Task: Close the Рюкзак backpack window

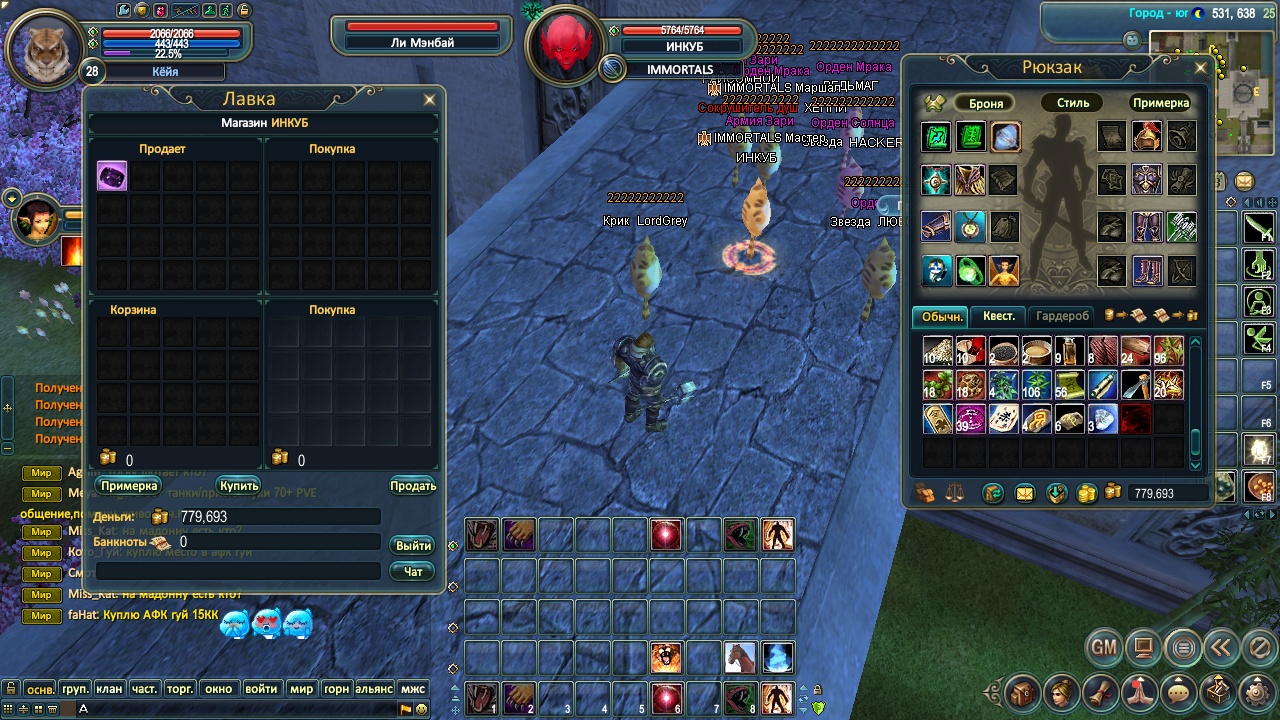Action: tap(1201, 68)
